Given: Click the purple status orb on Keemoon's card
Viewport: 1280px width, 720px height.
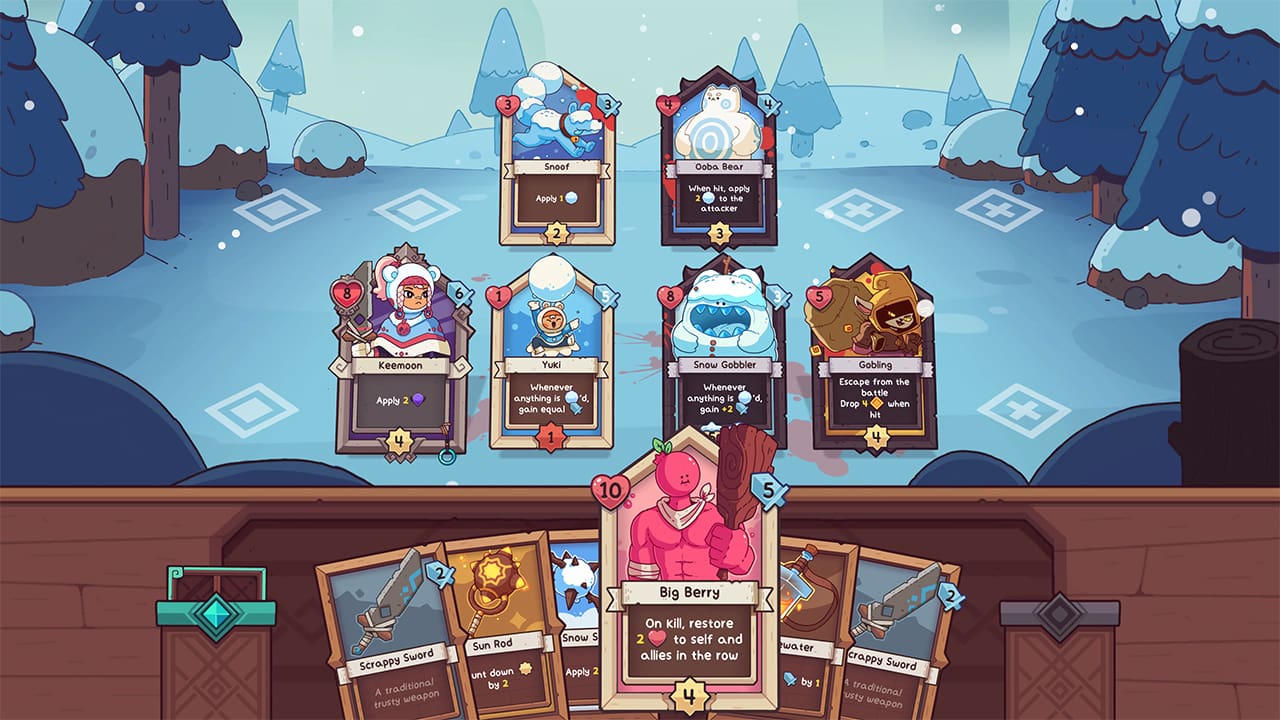Looking at the screenshot, I should tap(418, 400).
